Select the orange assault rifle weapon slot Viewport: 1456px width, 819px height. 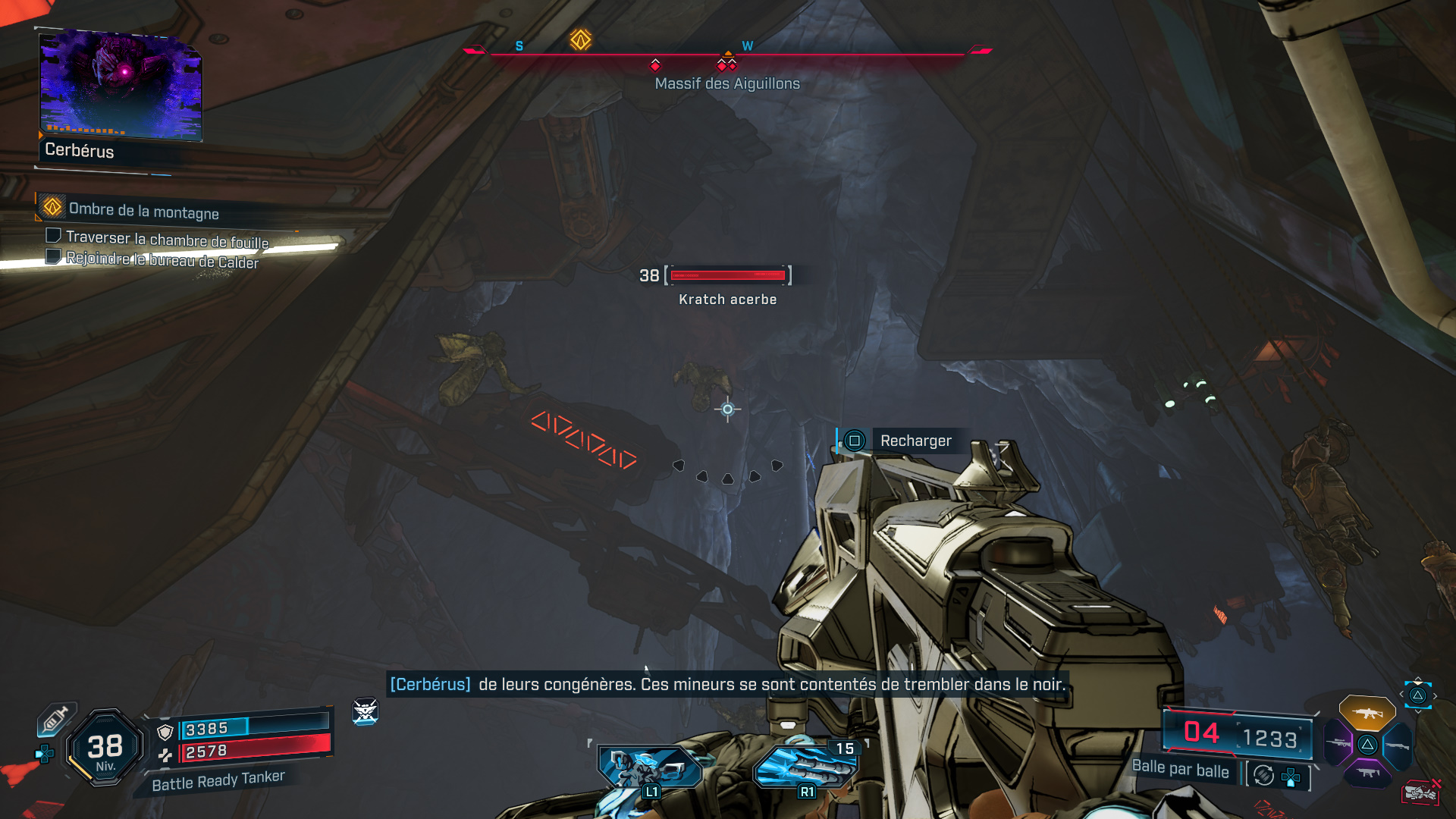(x=1367, y=713)
